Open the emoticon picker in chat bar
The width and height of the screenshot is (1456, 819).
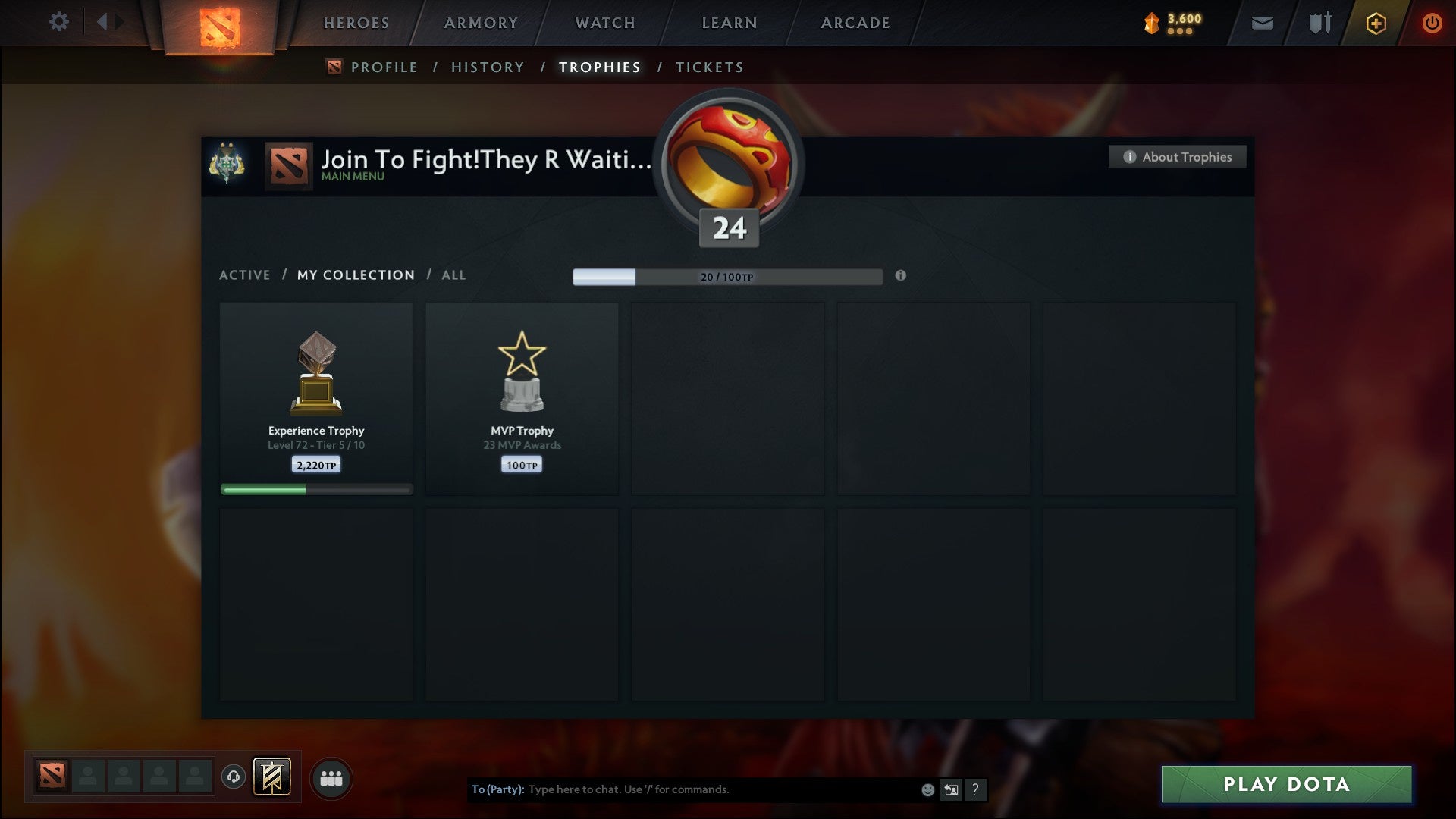click(x=927, y=789)
